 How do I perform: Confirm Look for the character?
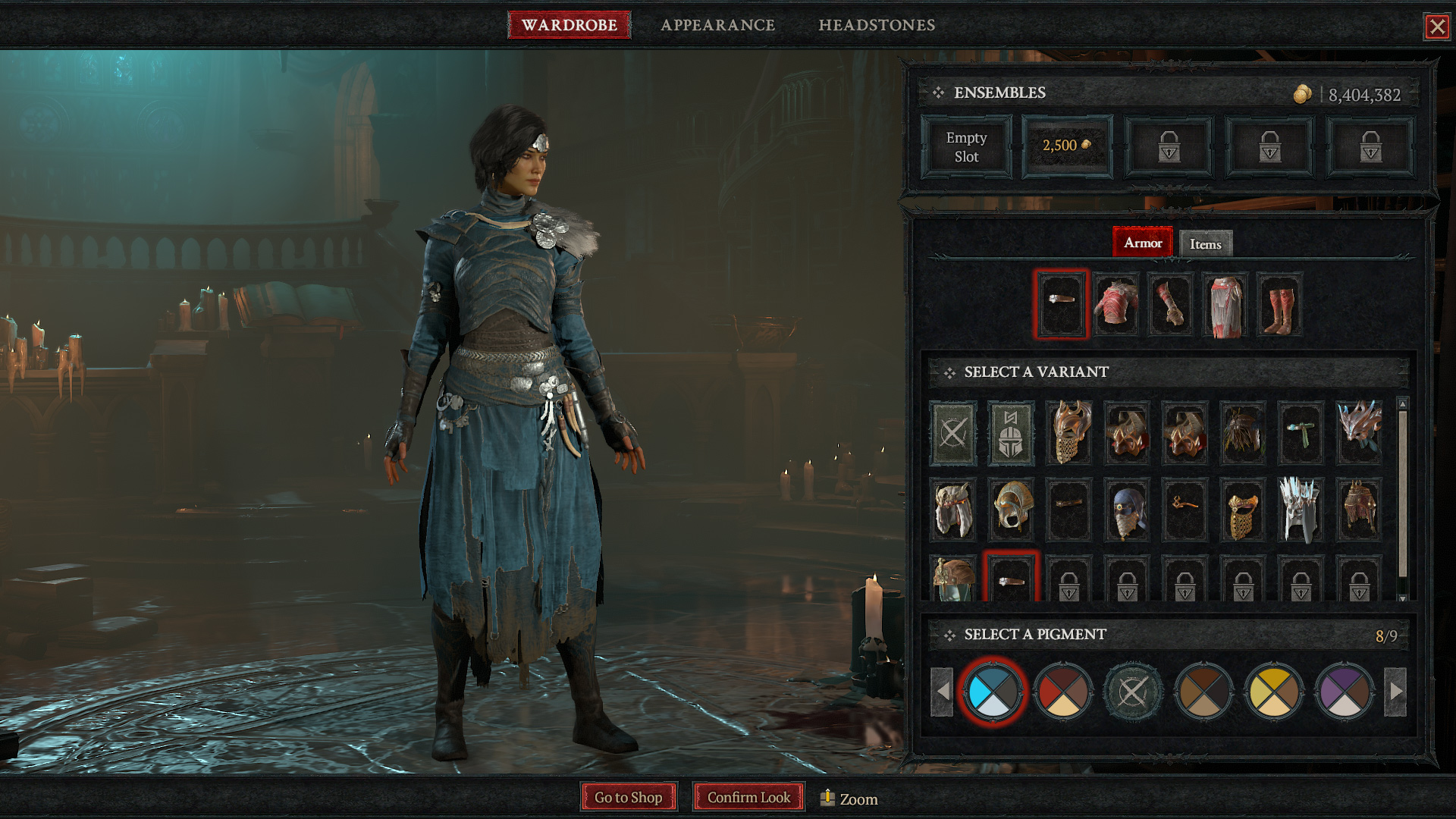click(748, 797)
